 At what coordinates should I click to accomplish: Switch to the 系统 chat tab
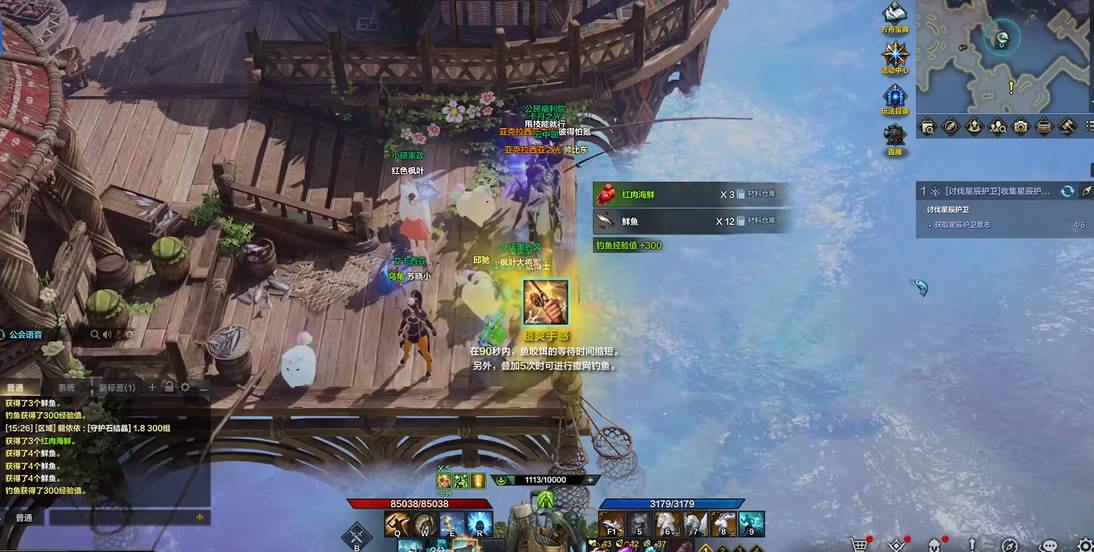[x=66, y=387]
